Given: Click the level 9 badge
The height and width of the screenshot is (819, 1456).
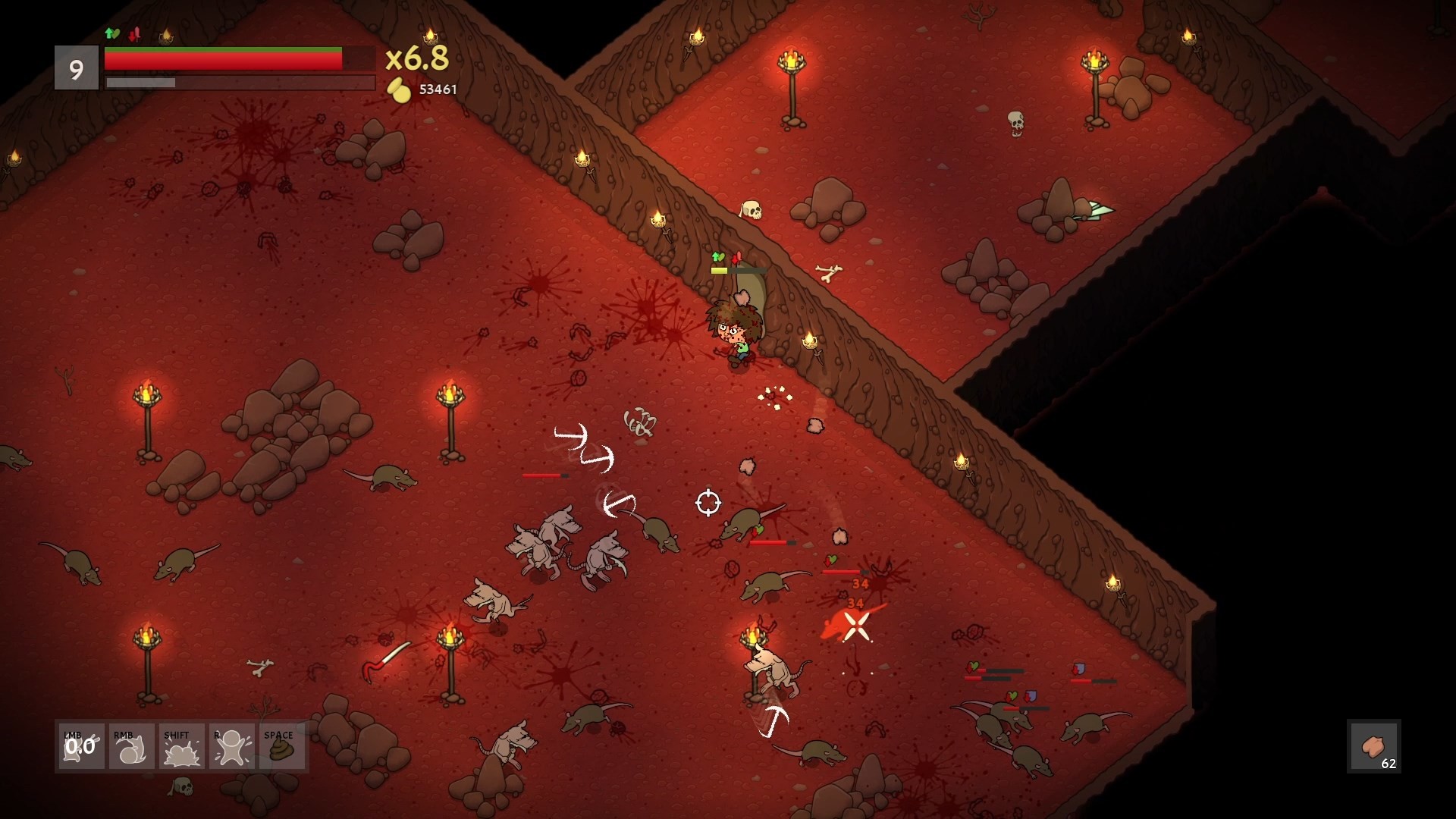Looking at the screenshot, I should [77, 68].
